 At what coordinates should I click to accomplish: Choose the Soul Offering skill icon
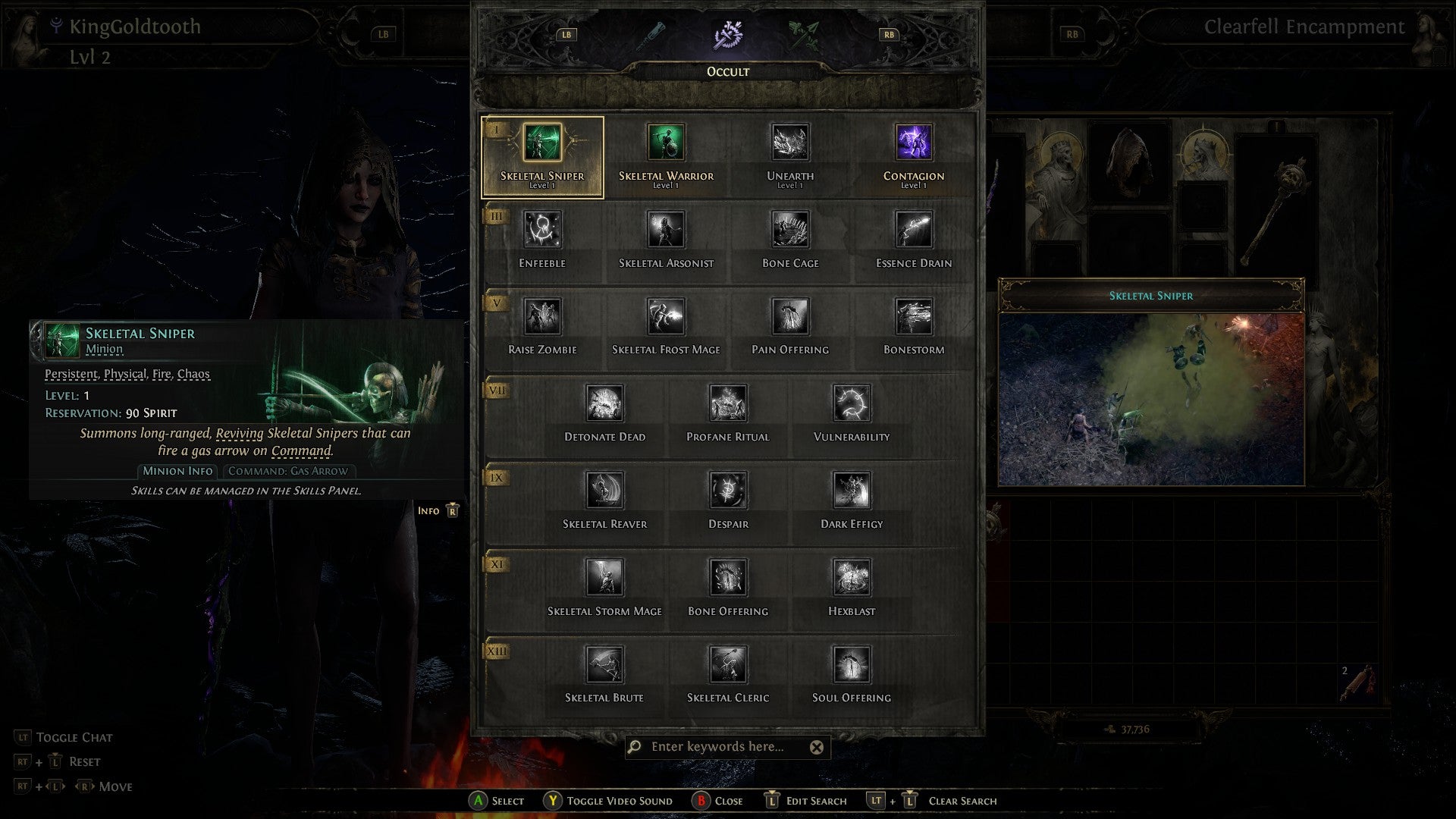(852, 664)
